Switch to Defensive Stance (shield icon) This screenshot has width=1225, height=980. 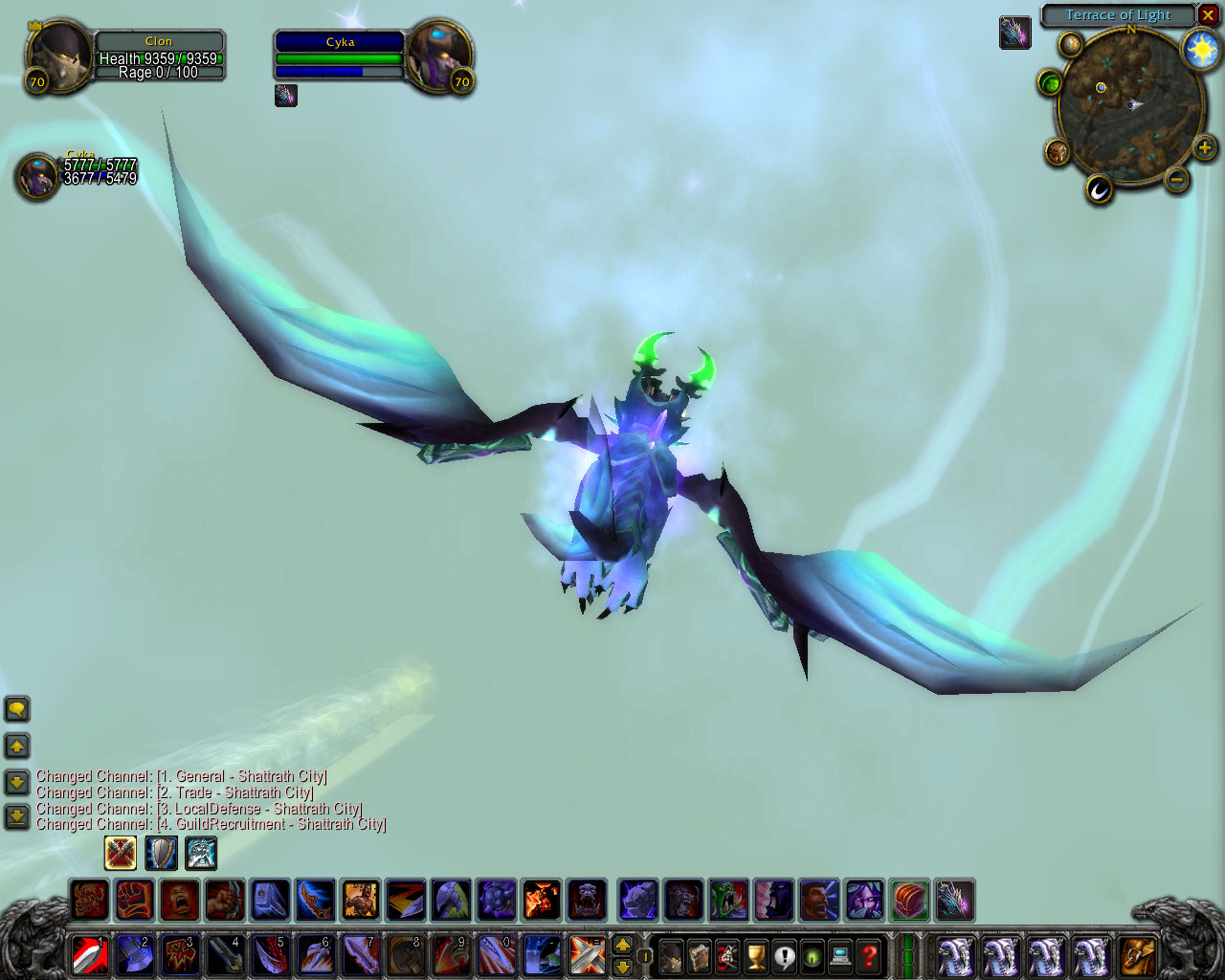(x=161, y=852)
